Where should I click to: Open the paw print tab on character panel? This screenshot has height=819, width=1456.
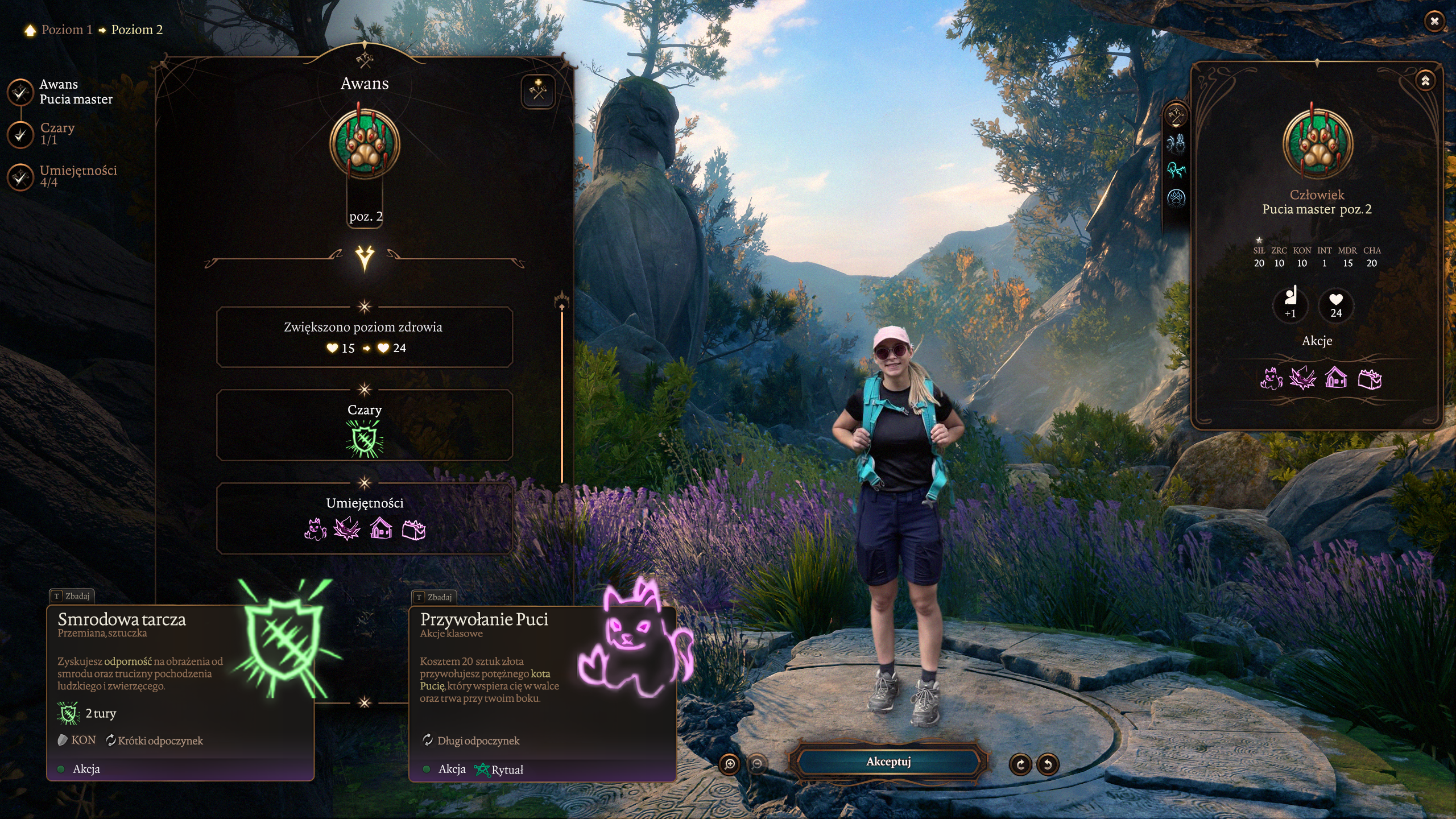[x=1176, y=198]
